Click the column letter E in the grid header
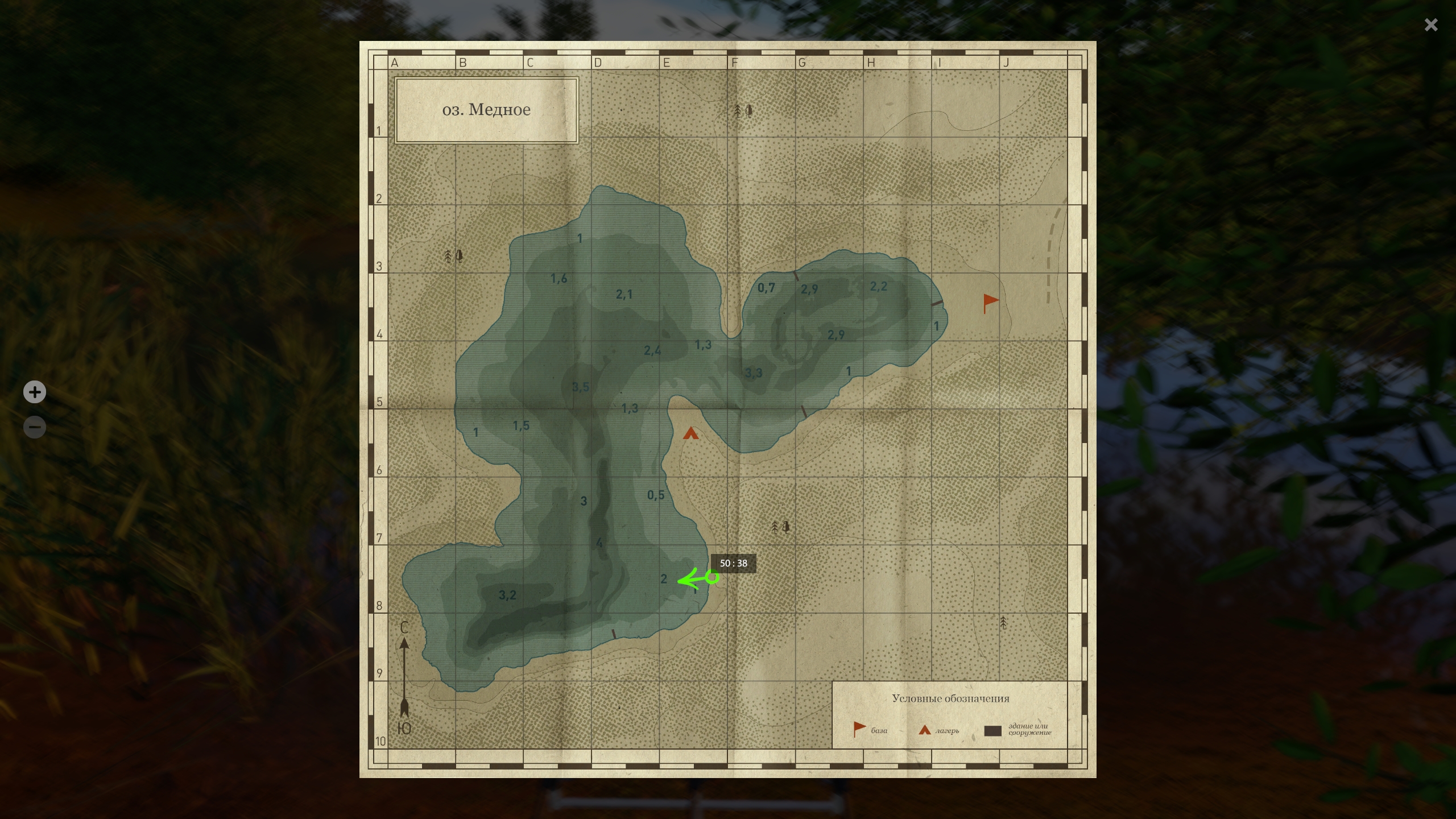 667,63
